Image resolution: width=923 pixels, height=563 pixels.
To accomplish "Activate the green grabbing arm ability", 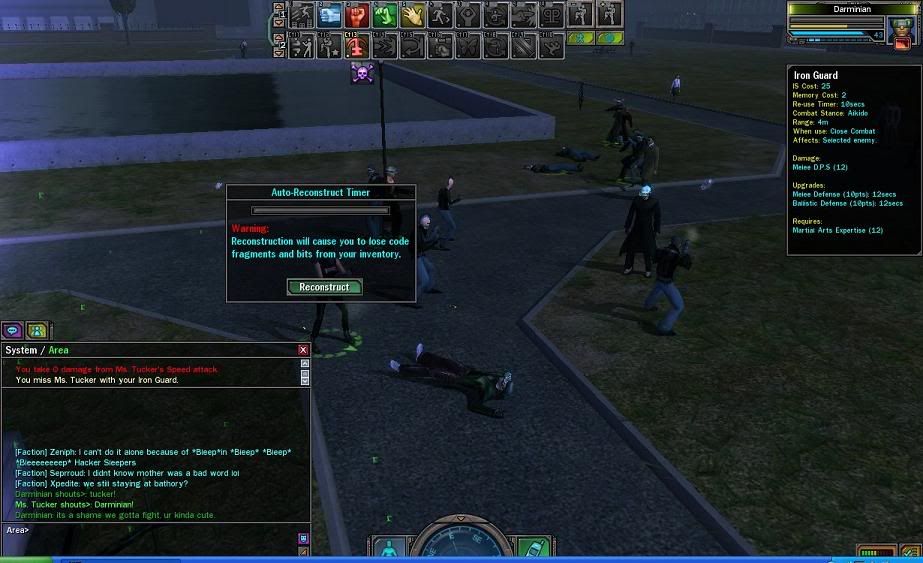I will coord(385,15).
